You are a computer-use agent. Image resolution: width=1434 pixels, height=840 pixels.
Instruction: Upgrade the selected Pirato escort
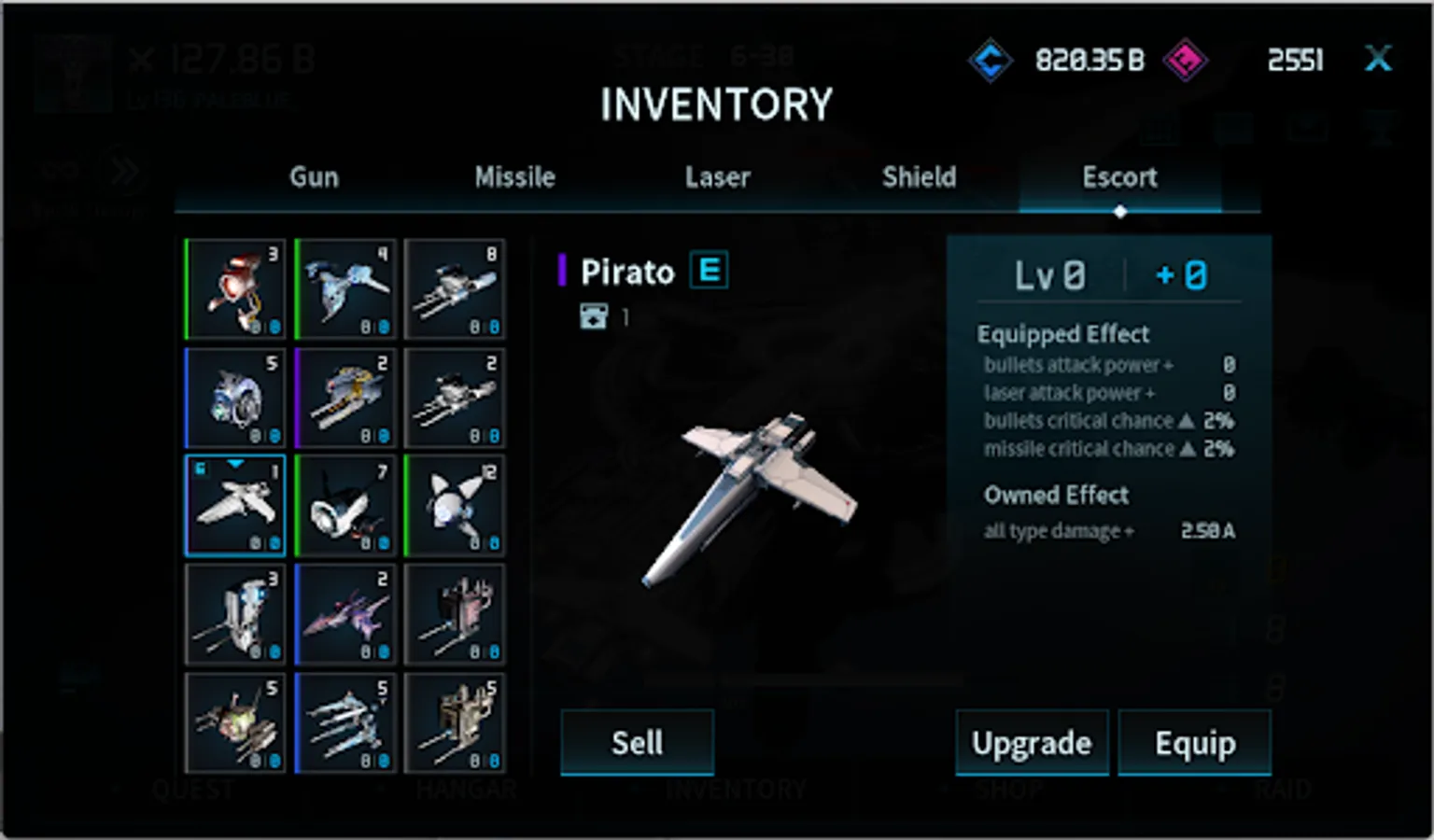click(1032, 743)
